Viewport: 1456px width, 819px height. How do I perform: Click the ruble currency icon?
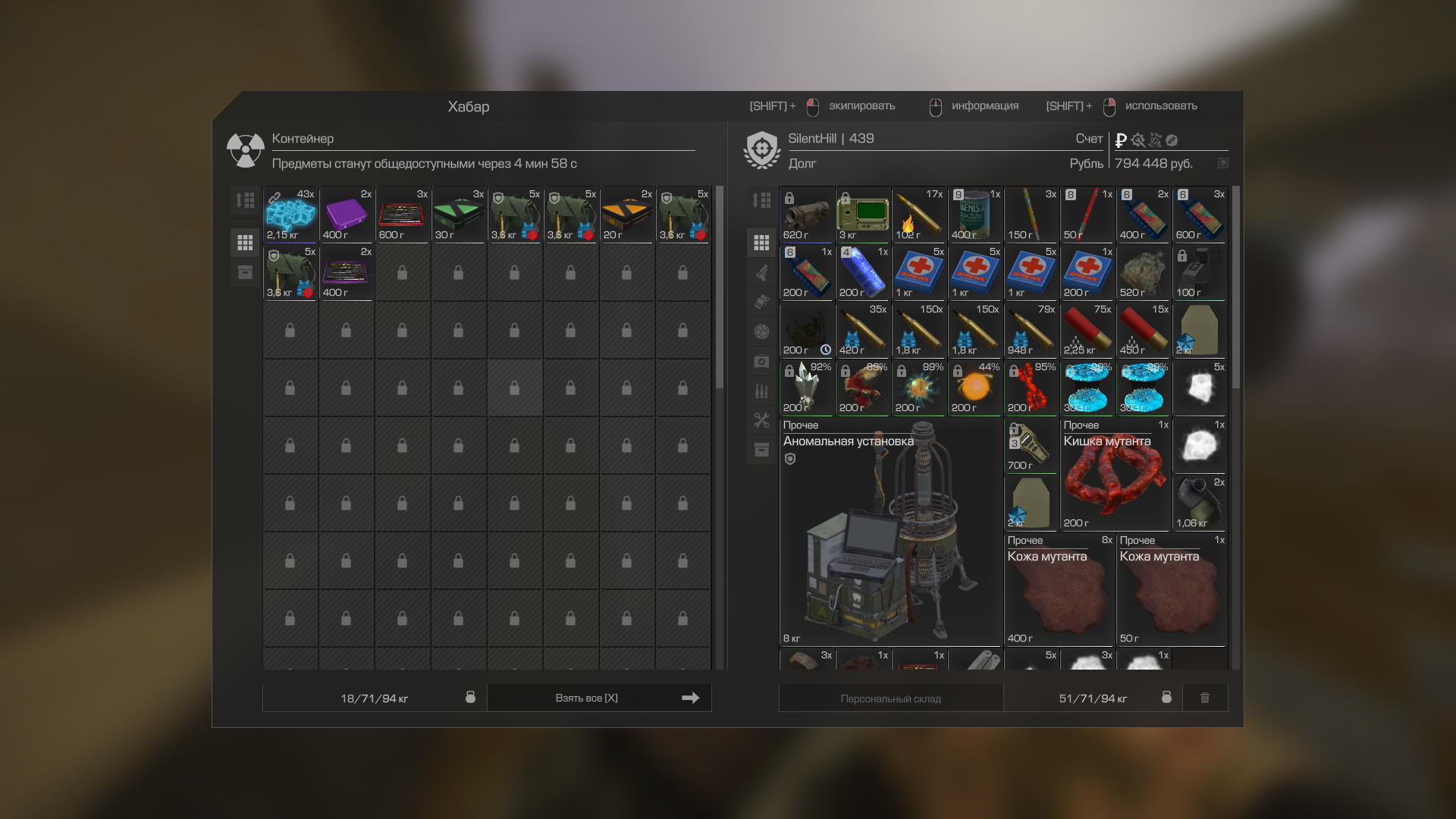click(1121, 140)
